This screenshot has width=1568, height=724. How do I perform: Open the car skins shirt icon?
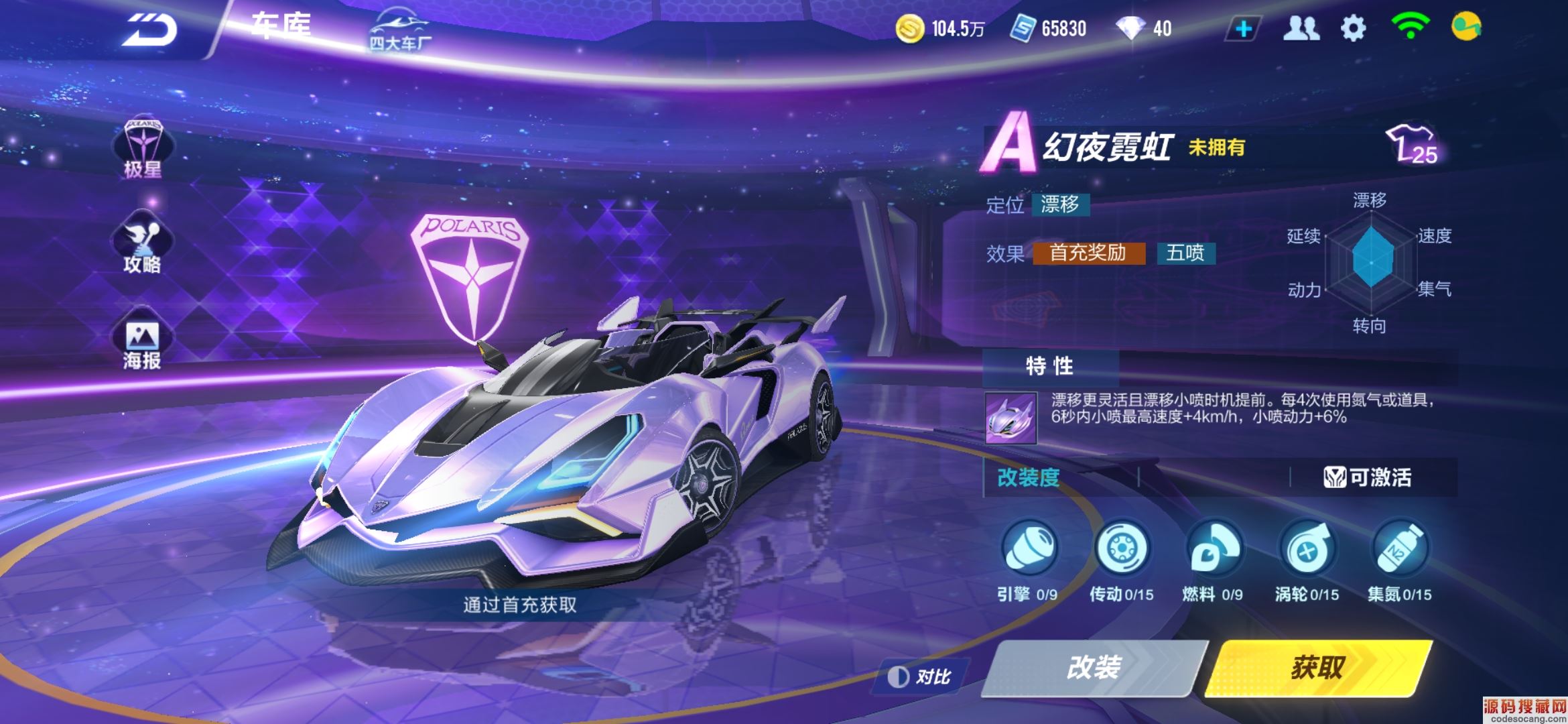(1411, 144)
